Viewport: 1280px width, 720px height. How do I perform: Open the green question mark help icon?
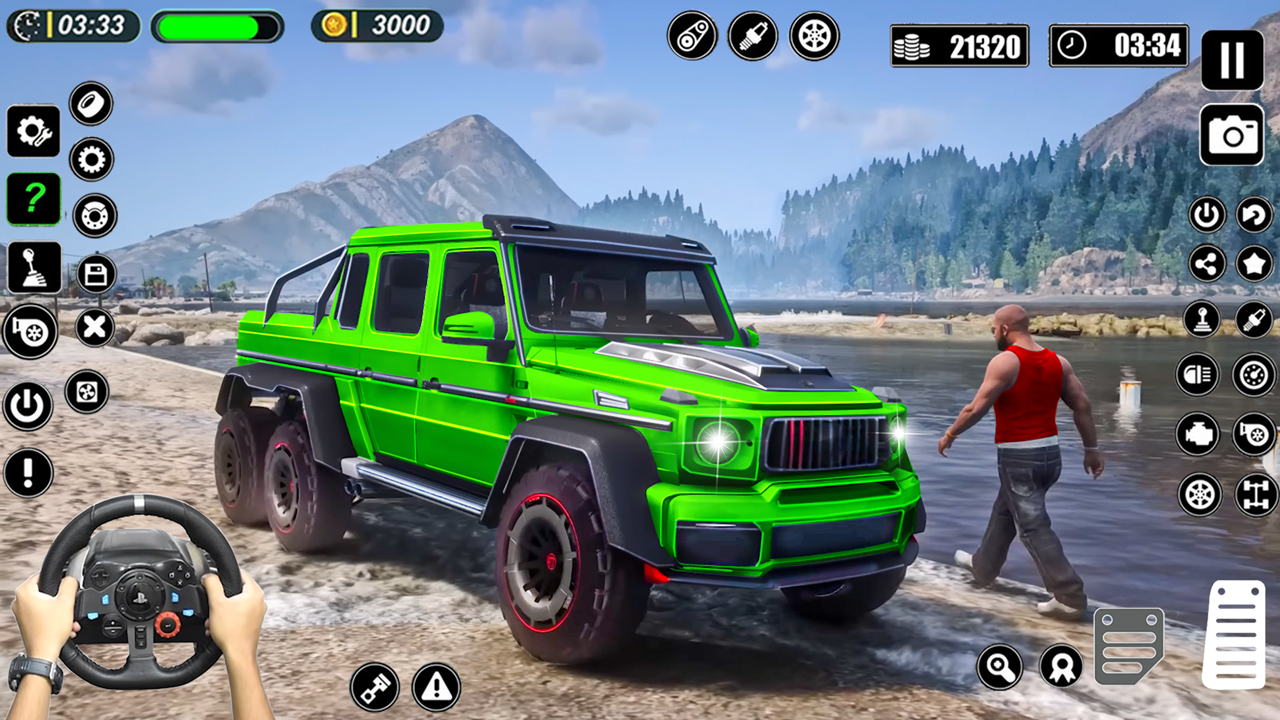coord(35,199)
